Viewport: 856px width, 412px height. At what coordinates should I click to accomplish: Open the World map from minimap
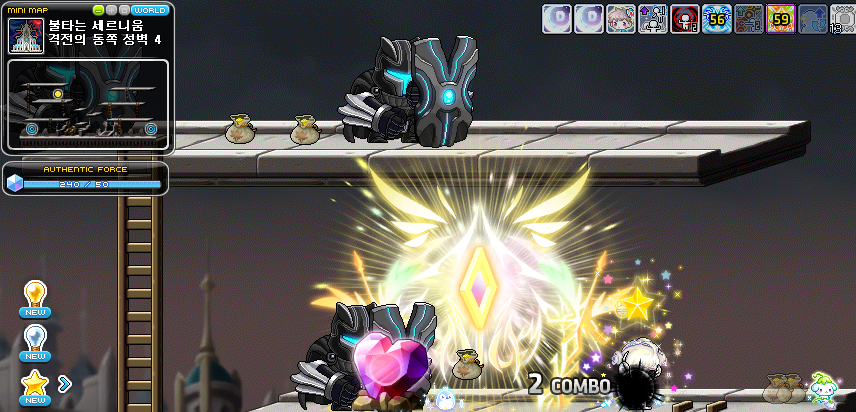pos(149,10)
